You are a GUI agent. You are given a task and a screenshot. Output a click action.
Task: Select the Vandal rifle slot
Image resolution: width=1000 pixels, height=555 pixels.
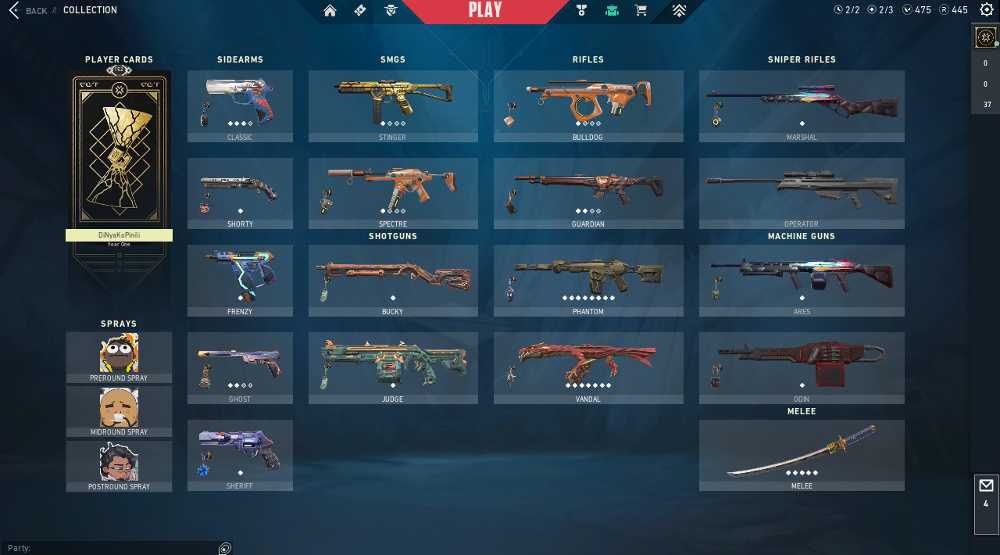point(588,368)
